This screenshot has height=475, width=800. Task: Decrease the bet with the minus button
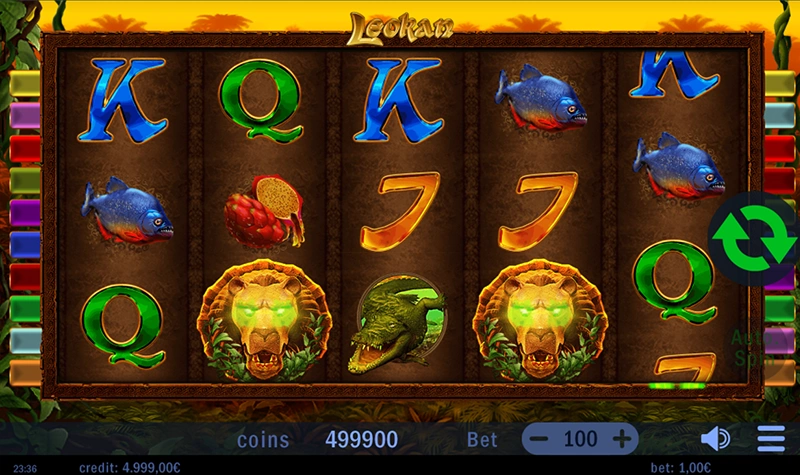click(x=539, y=438)
